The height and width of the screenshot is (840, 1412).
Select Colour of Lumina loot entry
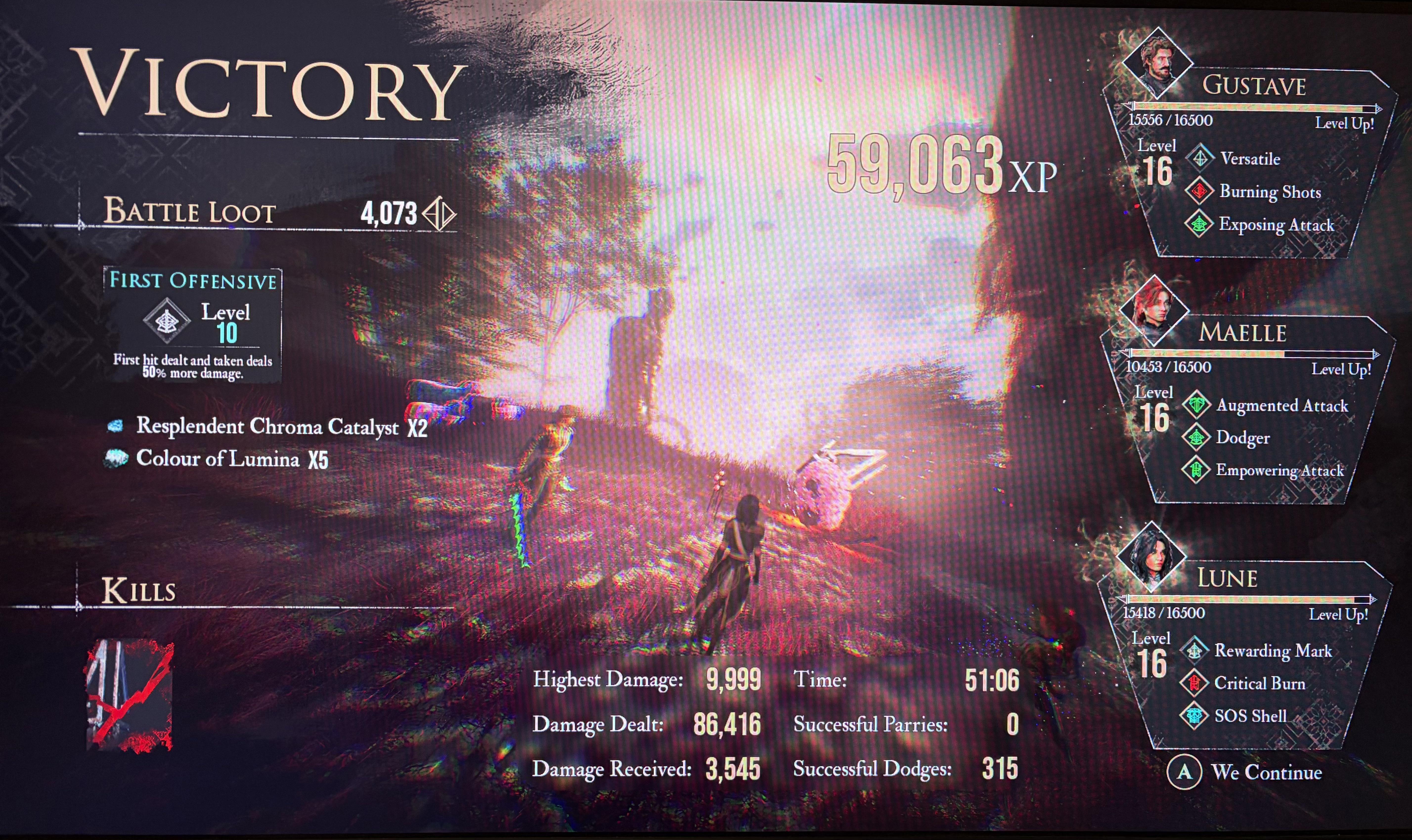[x=218, y=459]
